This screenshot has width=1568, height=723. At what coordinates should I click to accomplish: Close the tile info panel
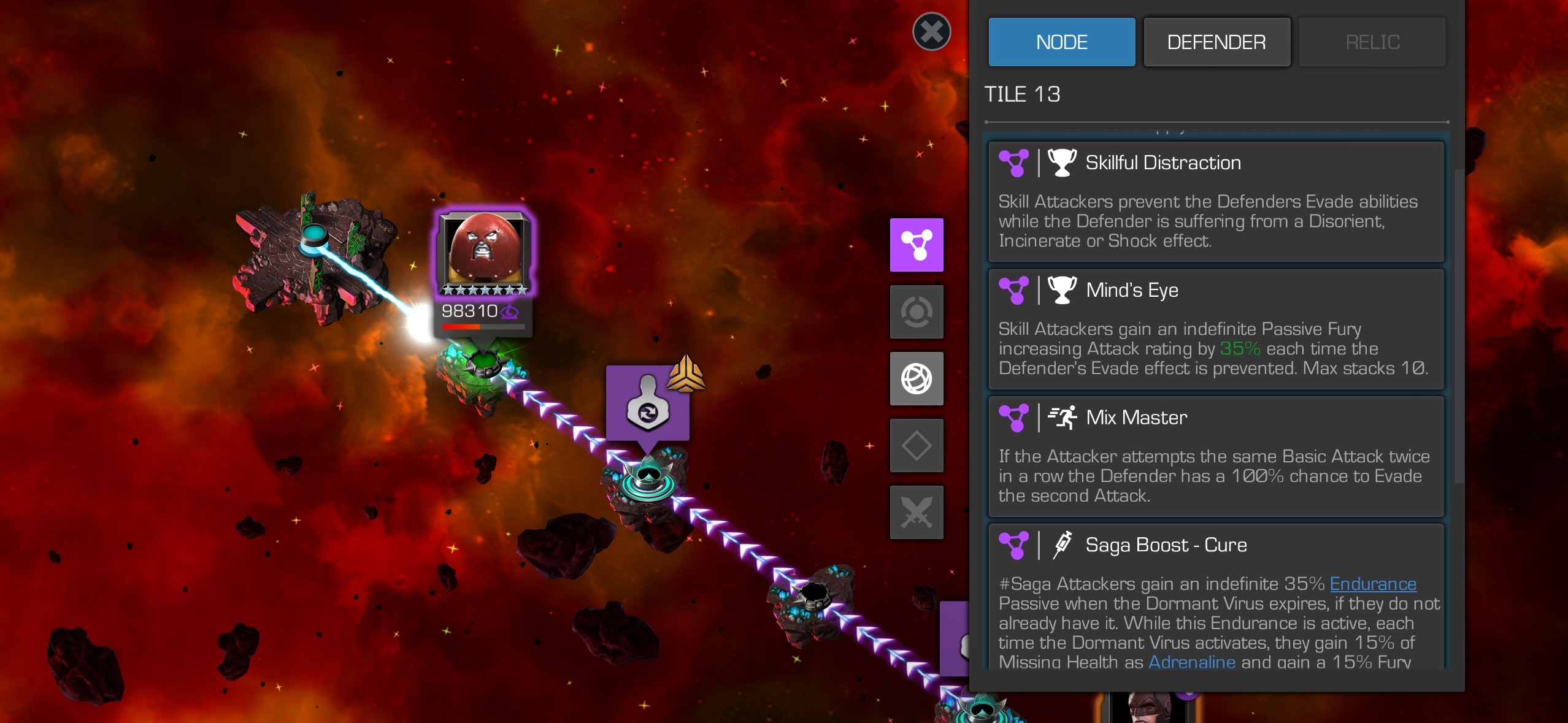click(x=931, y=32)
